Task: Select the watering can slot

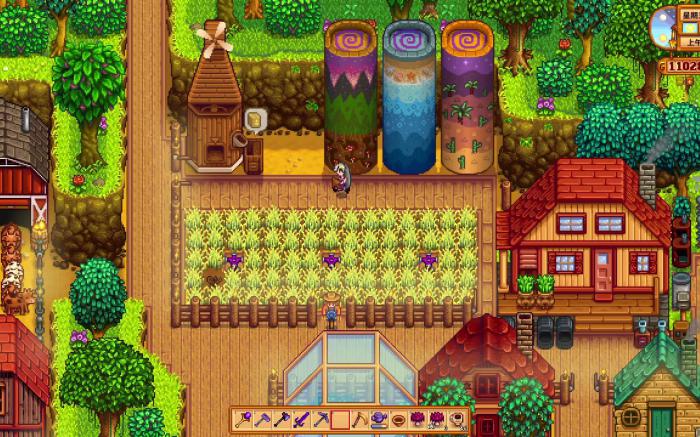Action: click(x=379, y=419)
